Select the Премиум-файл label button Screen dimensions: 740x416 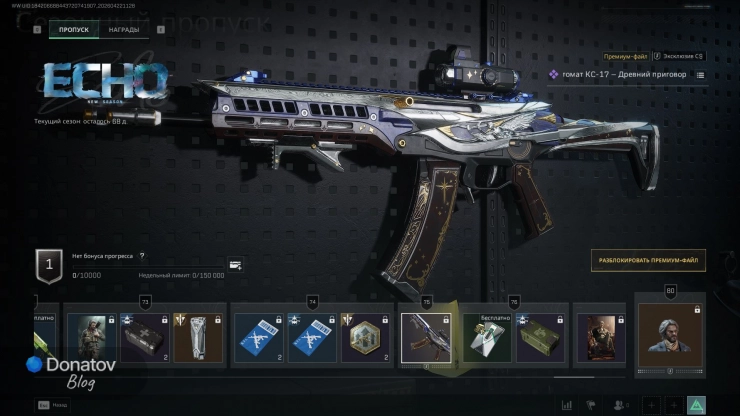[627, 58]
